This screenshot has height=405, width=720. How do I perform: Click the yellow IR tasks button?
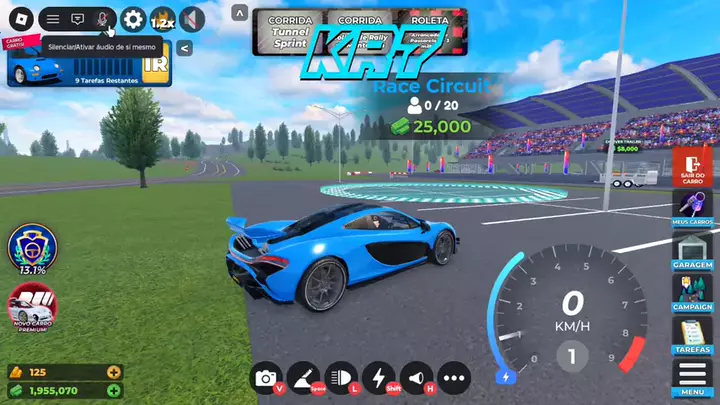pos(156,64)
